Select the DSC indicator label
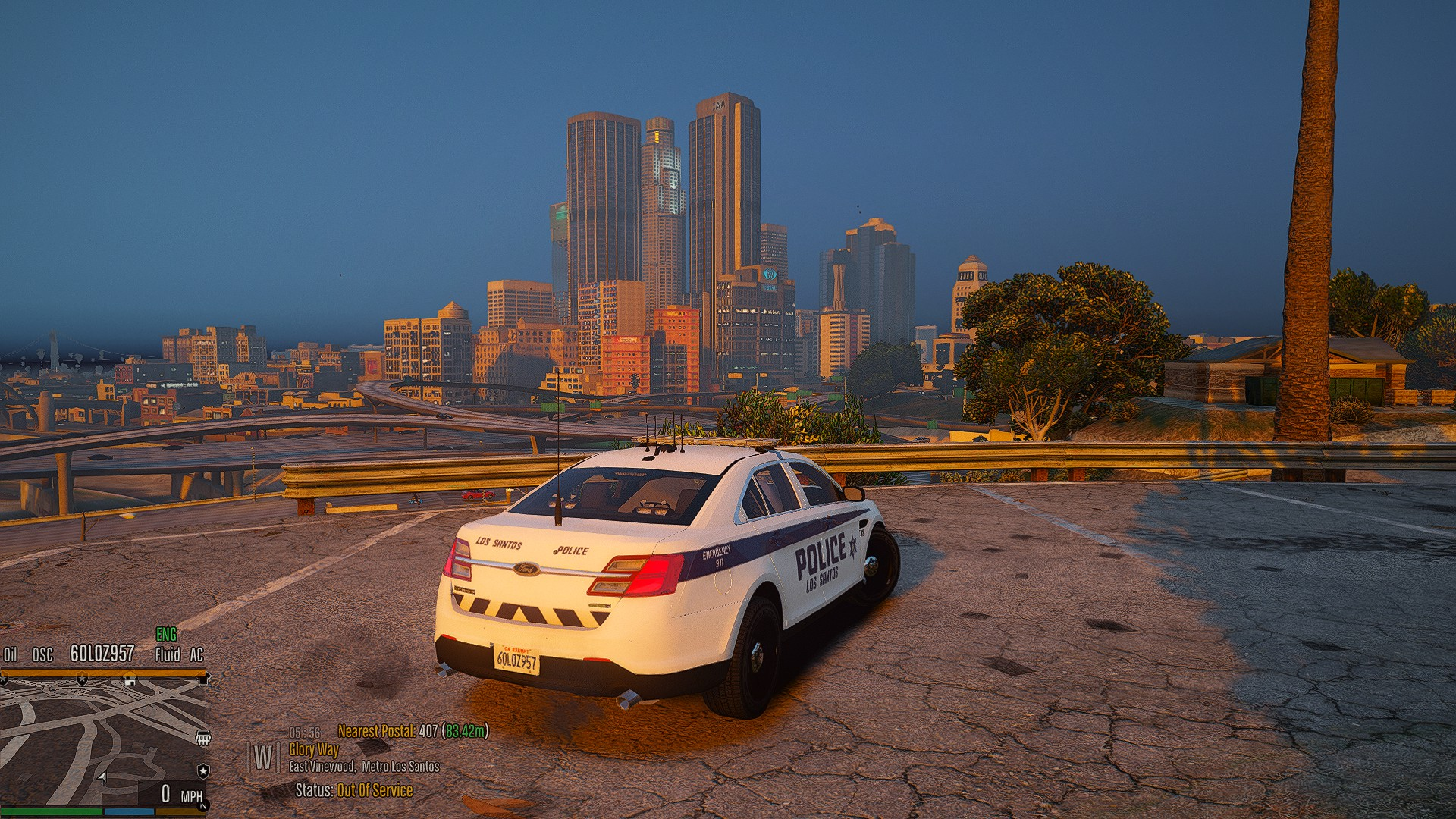The height and width of the screenshot is (819, 1456). (x=42, y=654)
